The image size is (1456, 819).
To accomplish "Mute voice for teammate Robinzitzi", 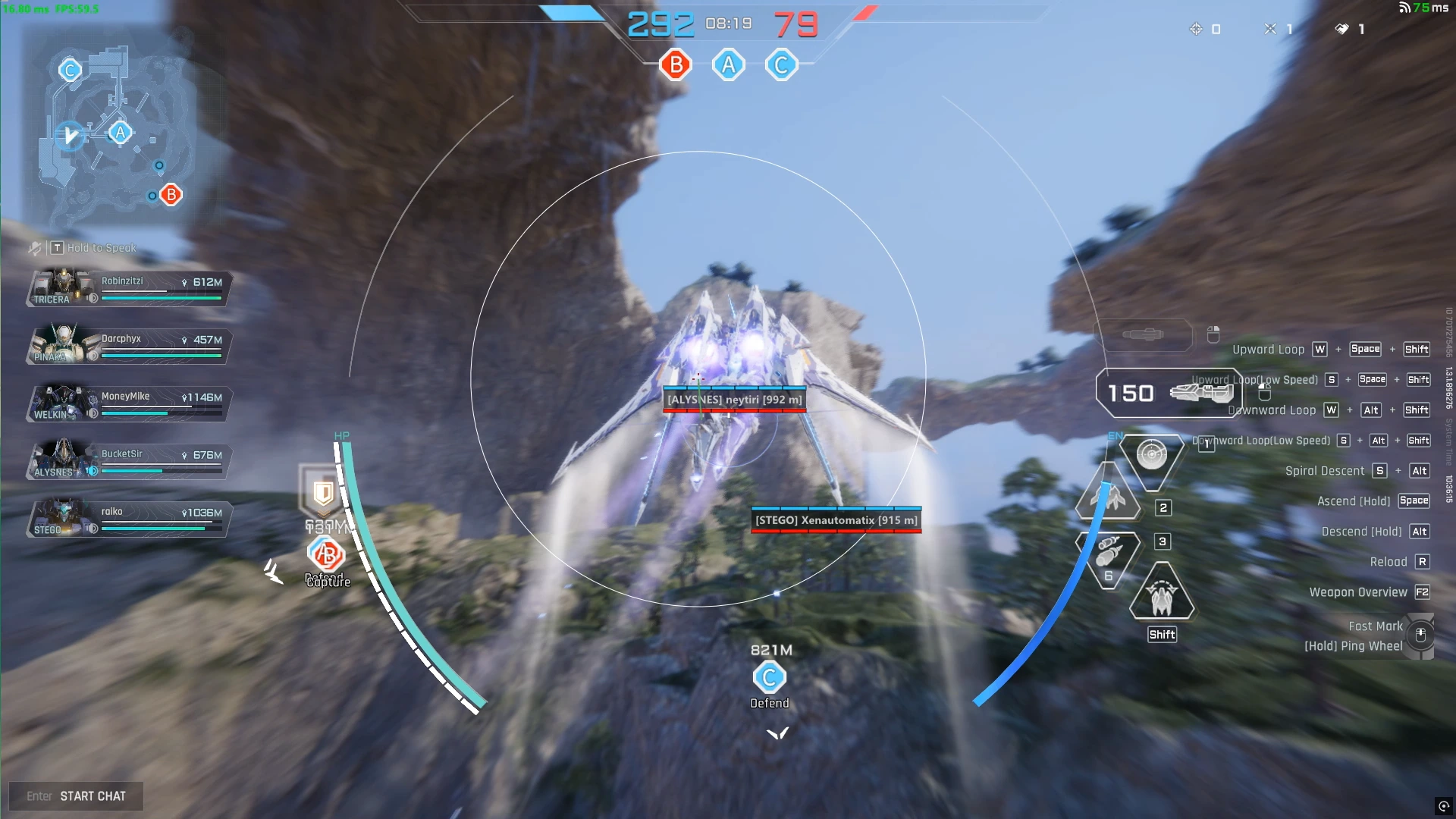I will 93,298.
